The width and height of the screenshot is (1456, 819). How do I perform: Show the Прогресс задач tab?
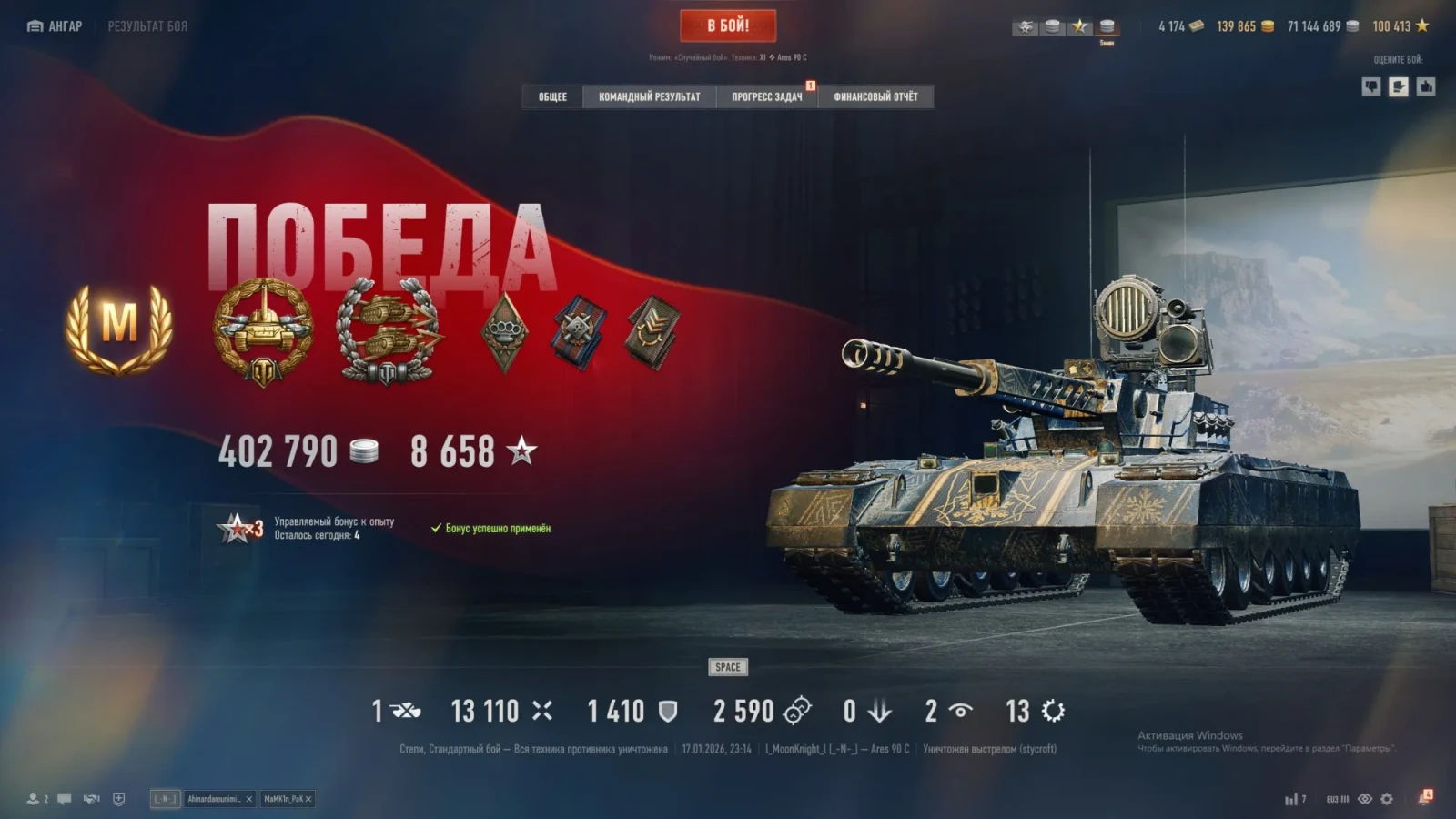(767, 96)
